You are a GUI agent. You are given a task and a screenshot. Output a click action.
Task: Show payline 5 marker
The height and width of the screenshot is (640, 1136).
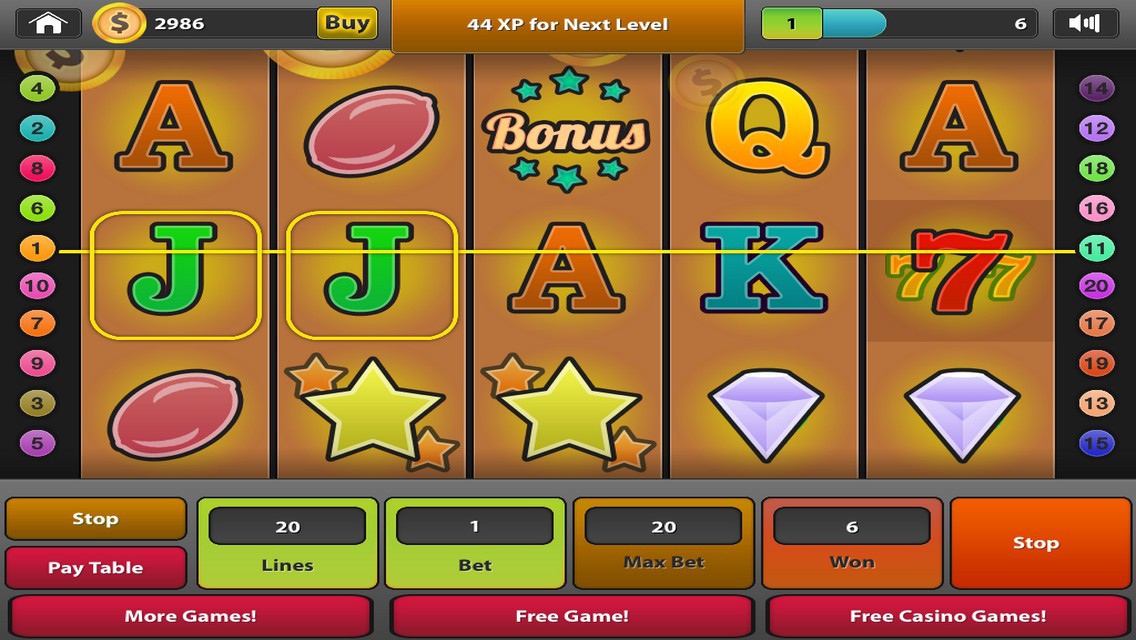click(x=37, y=443)
